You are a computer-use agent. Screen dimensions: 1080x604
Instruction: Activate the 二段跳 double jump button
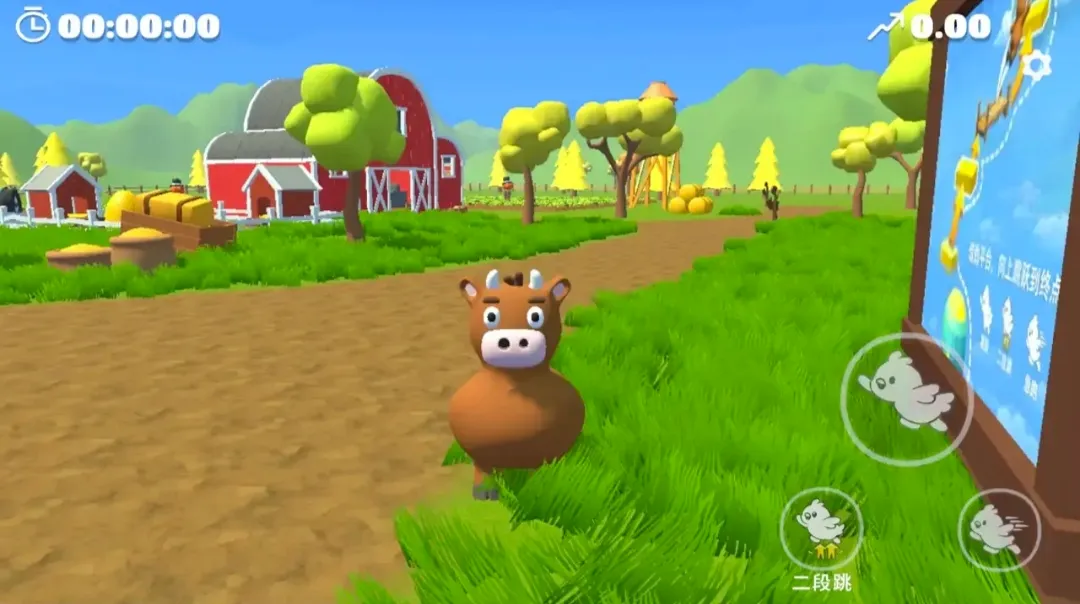[821, 529]
